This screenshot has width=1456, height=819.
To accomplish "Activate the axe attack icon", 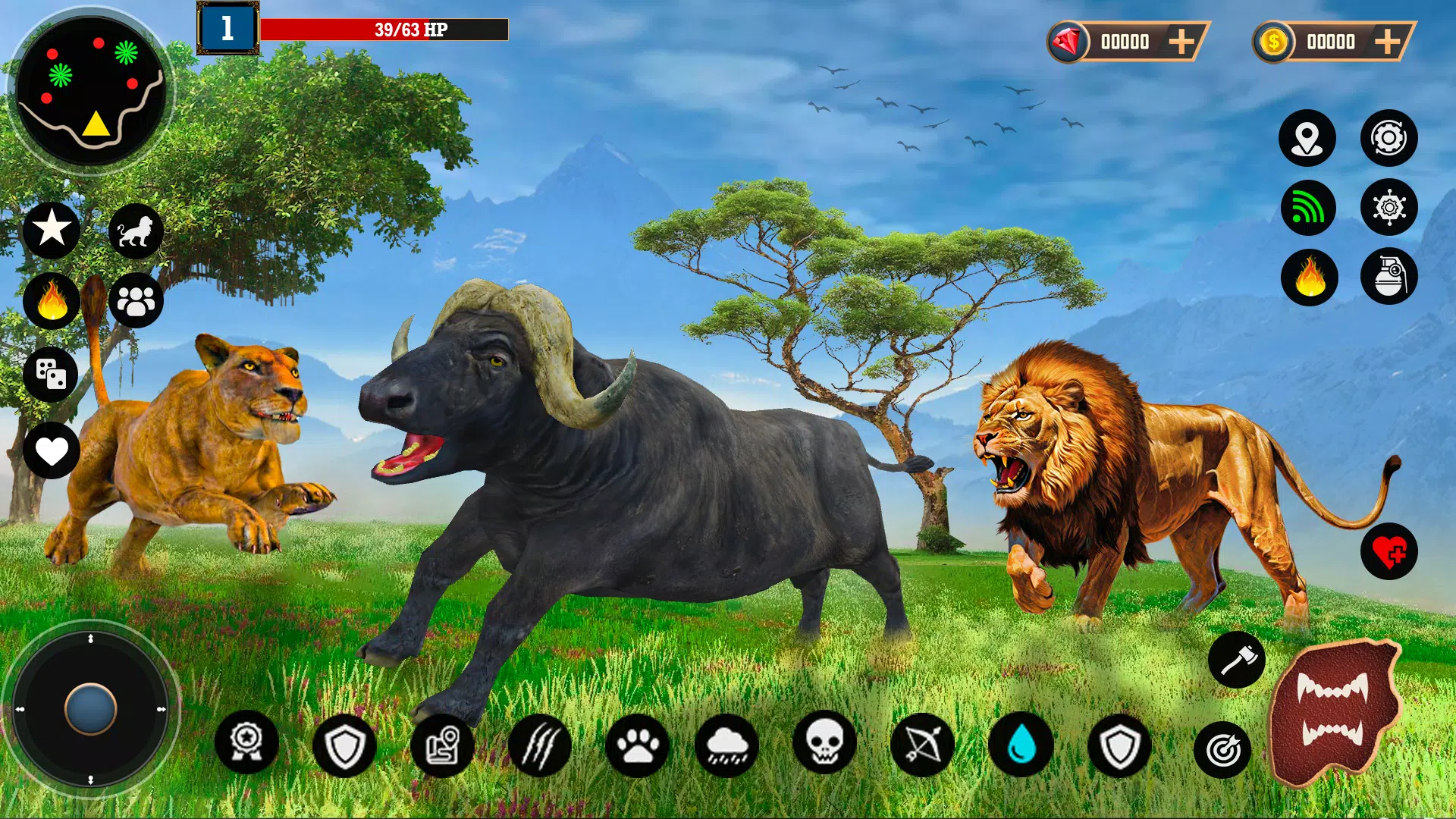I will pyautogui.click(x=1236, y=660).
